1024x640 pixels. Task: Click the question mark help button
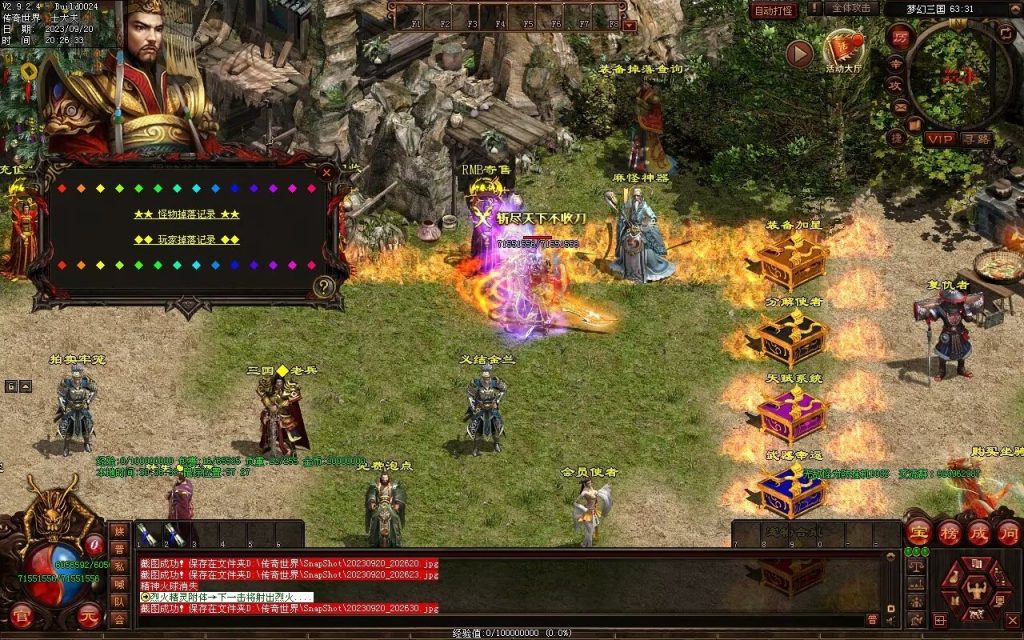[x=323, y=287]
